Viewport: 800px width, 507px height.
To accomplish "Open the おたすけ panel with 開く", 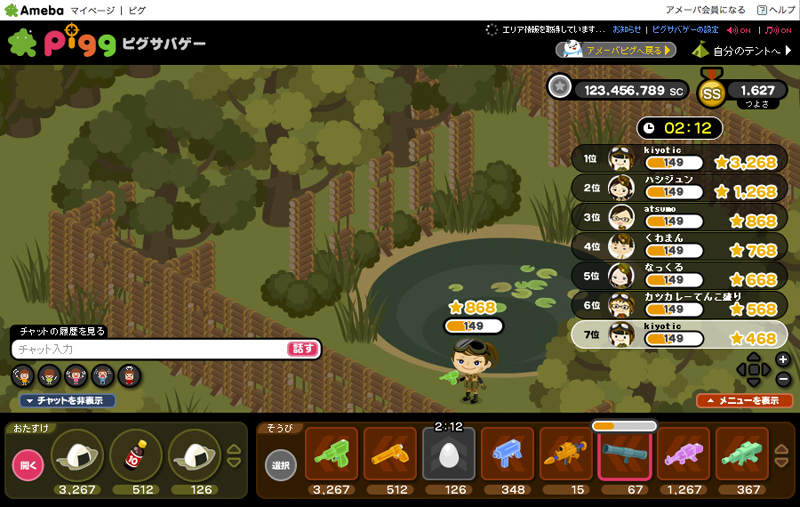I will 27,465.
